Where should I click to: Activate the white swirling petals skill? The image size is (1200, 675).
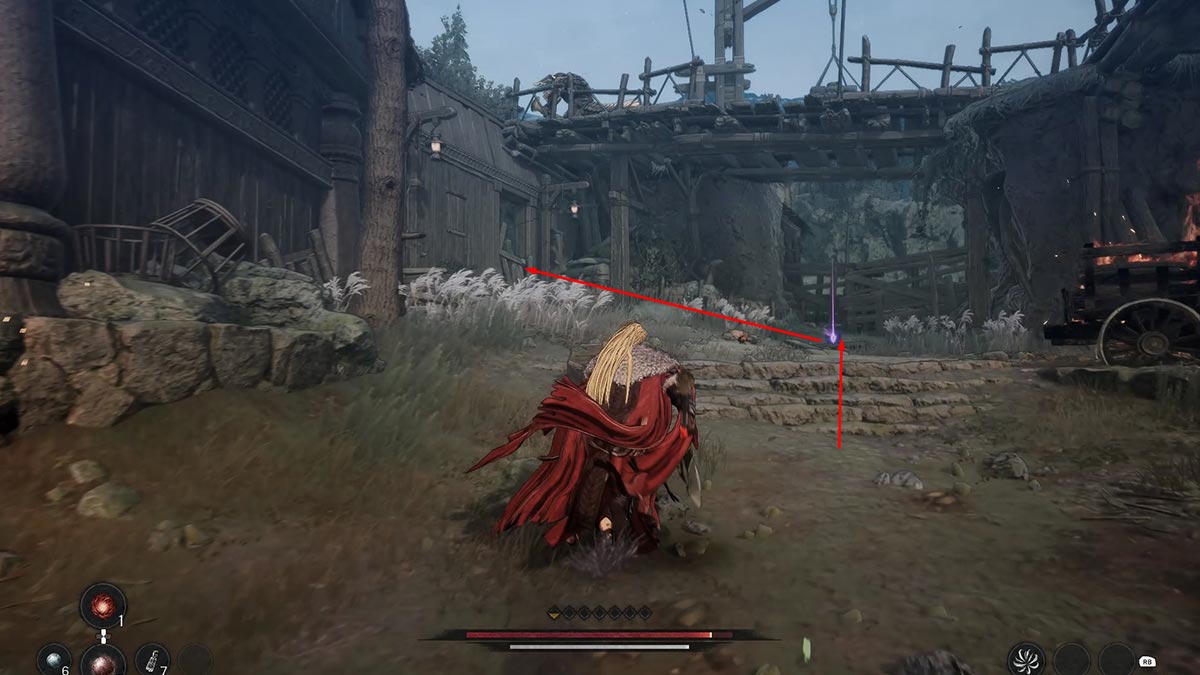click(x=1026, y=660)
